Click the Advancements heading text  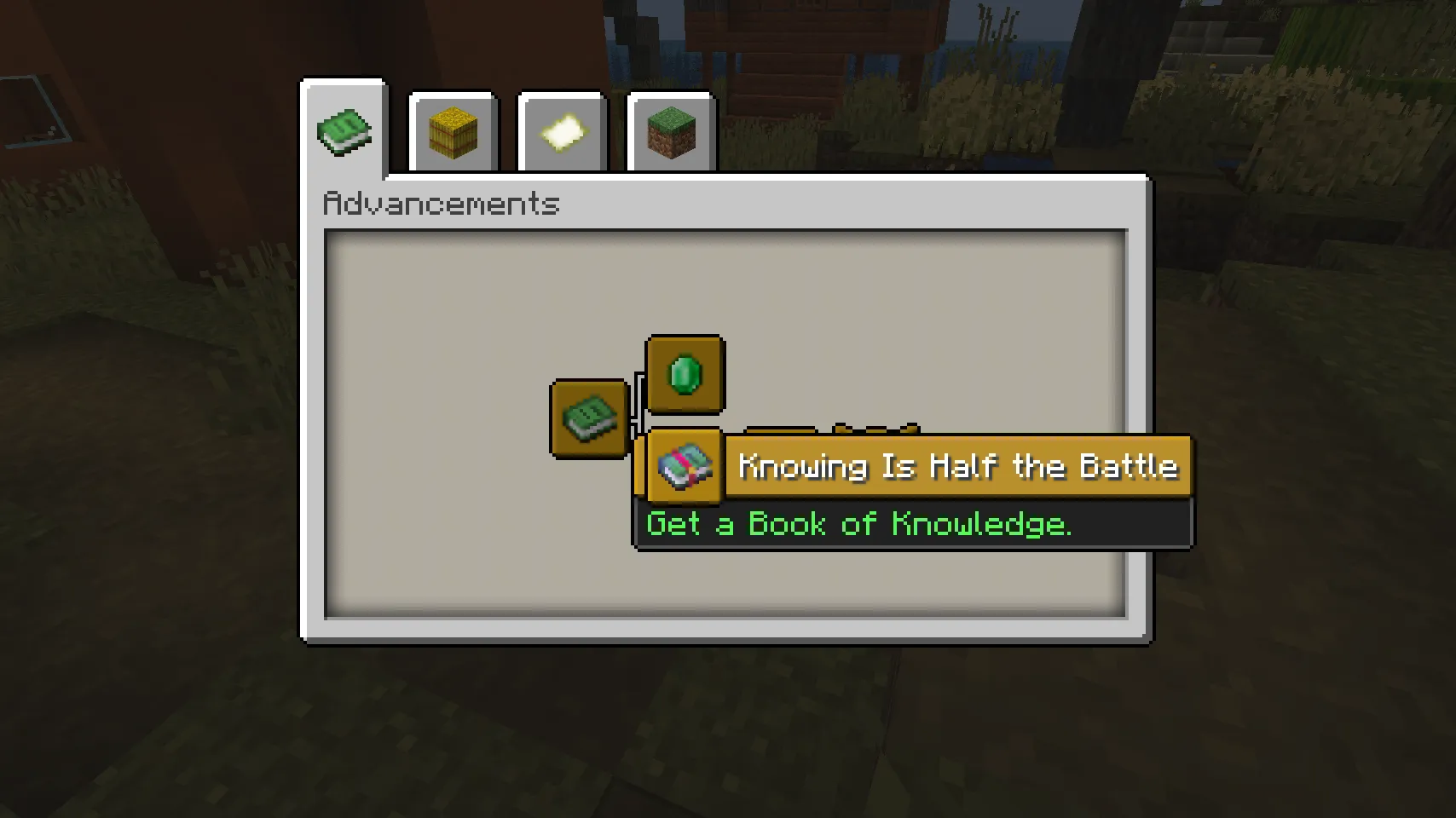[442, 204]
